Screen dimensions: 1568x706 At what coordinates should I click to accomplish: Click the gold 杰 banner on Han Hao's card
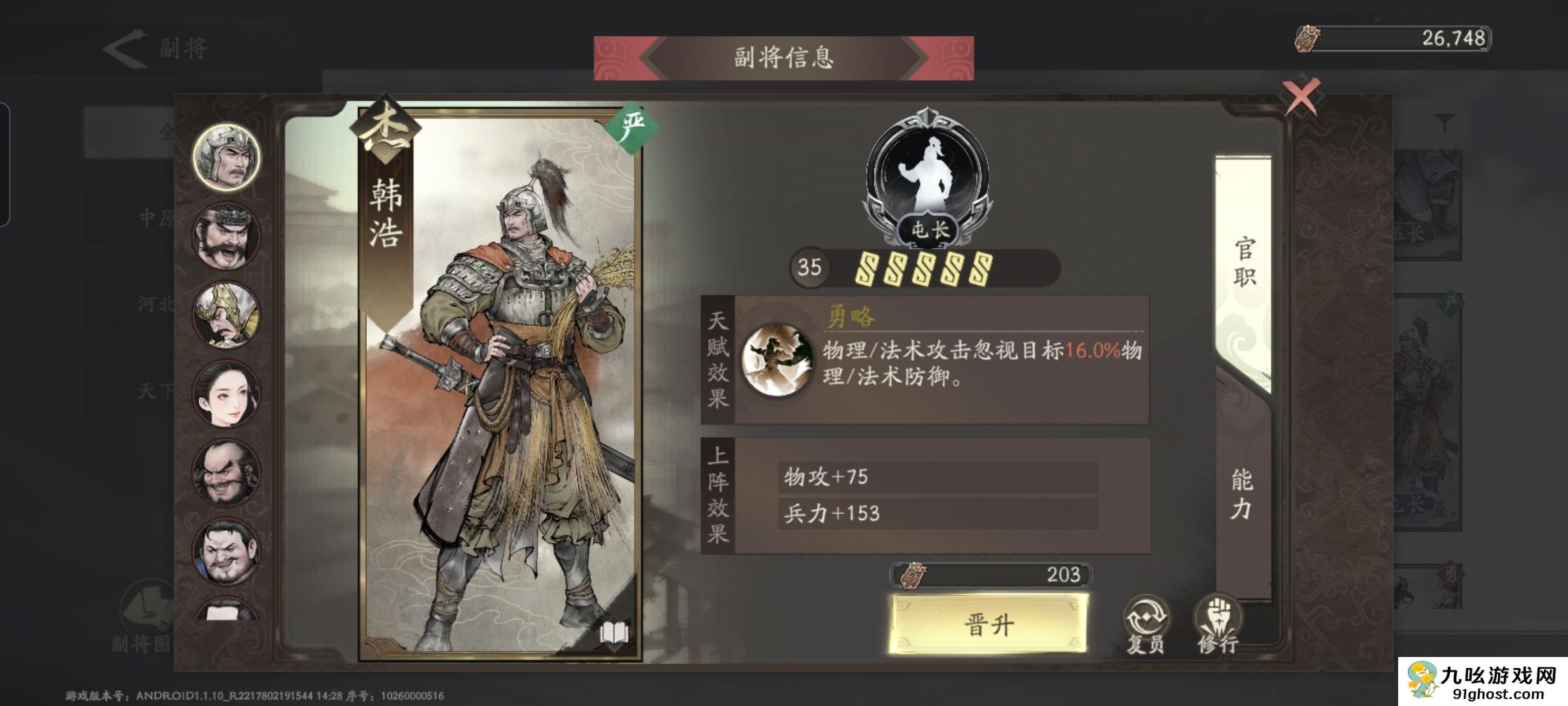pos(385,126)
